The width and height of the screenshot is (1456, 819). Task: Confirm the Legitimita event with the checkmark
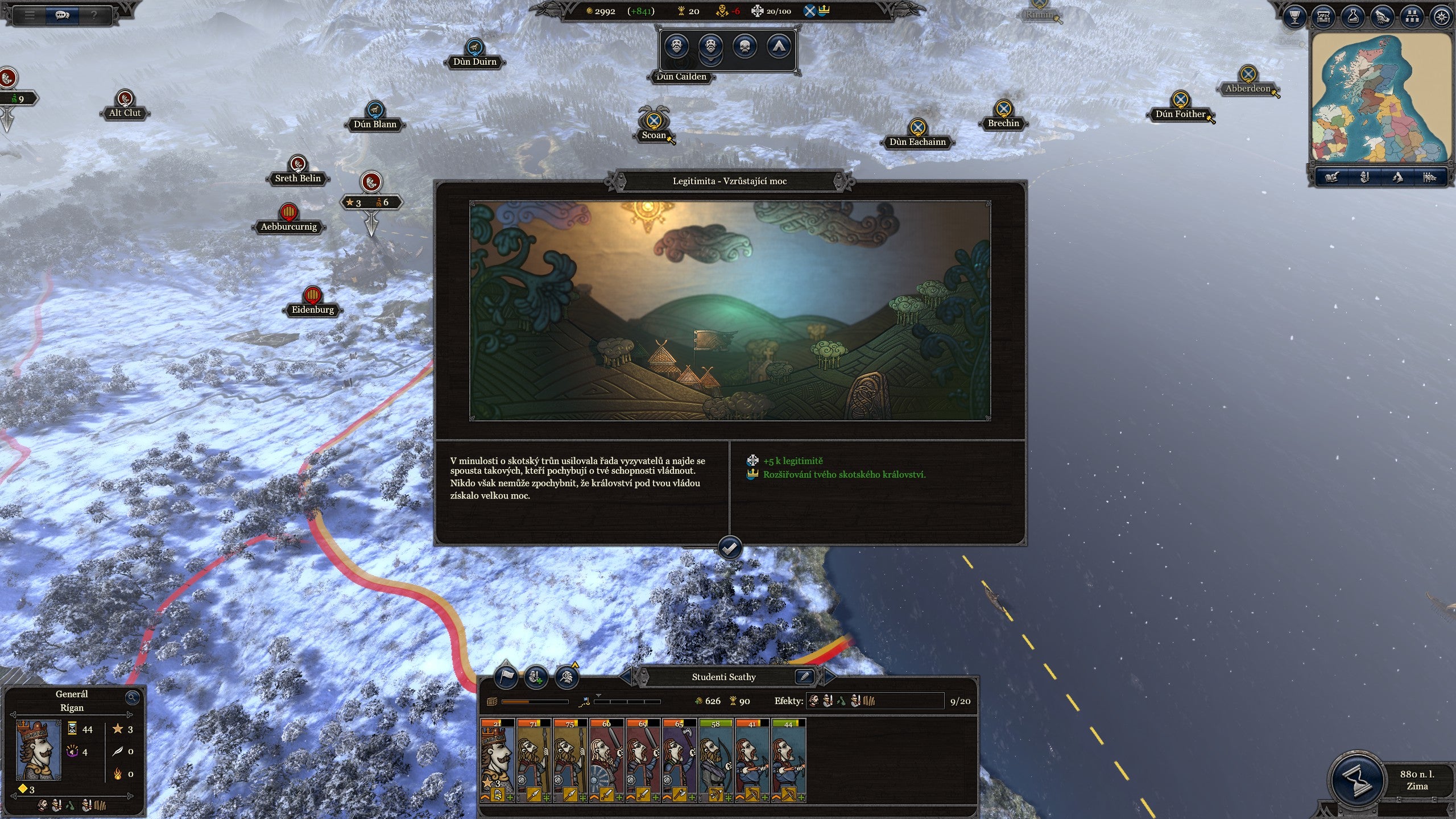[730, 548]
